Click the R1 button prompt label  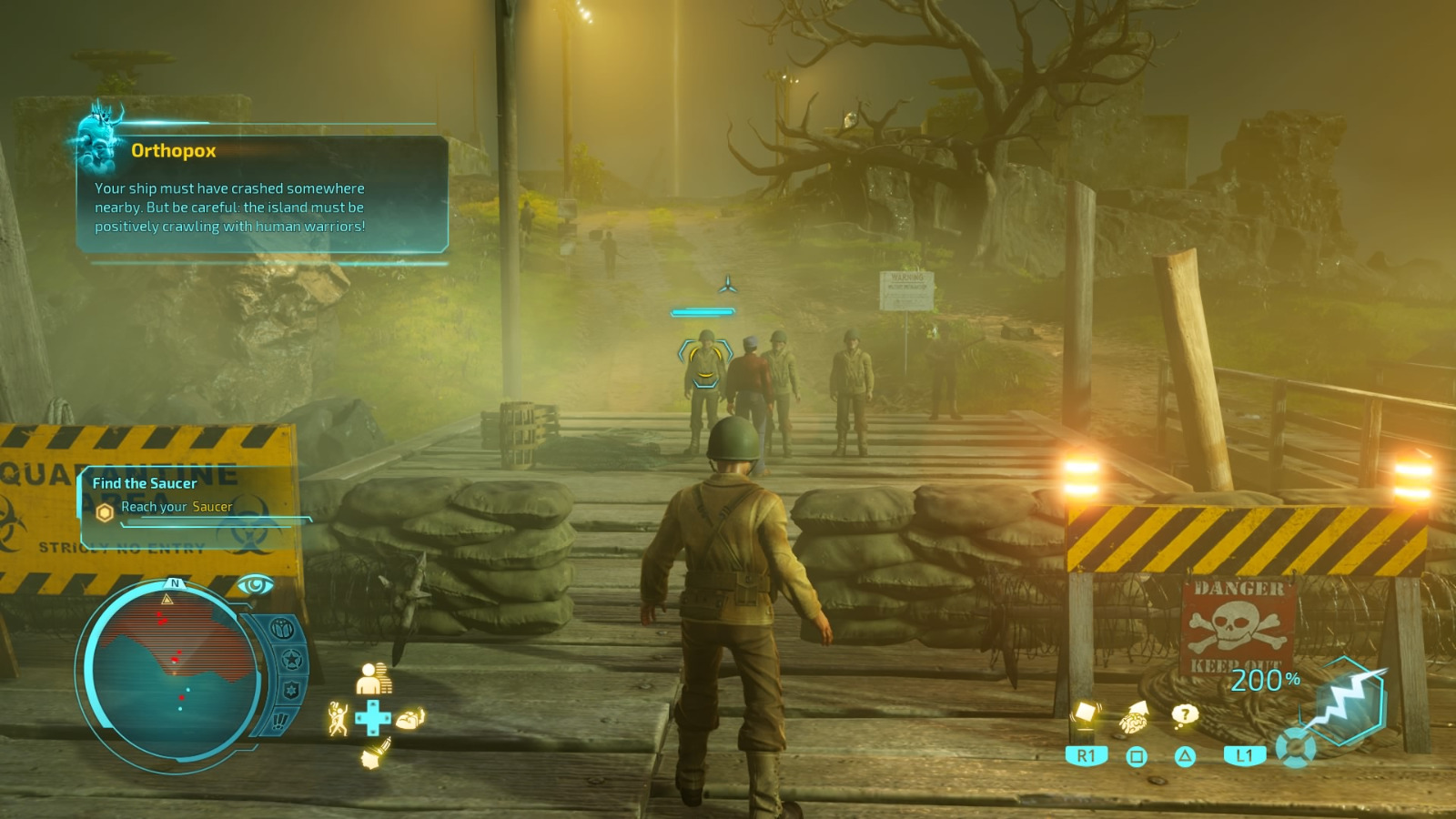[x=1086, y=756]
